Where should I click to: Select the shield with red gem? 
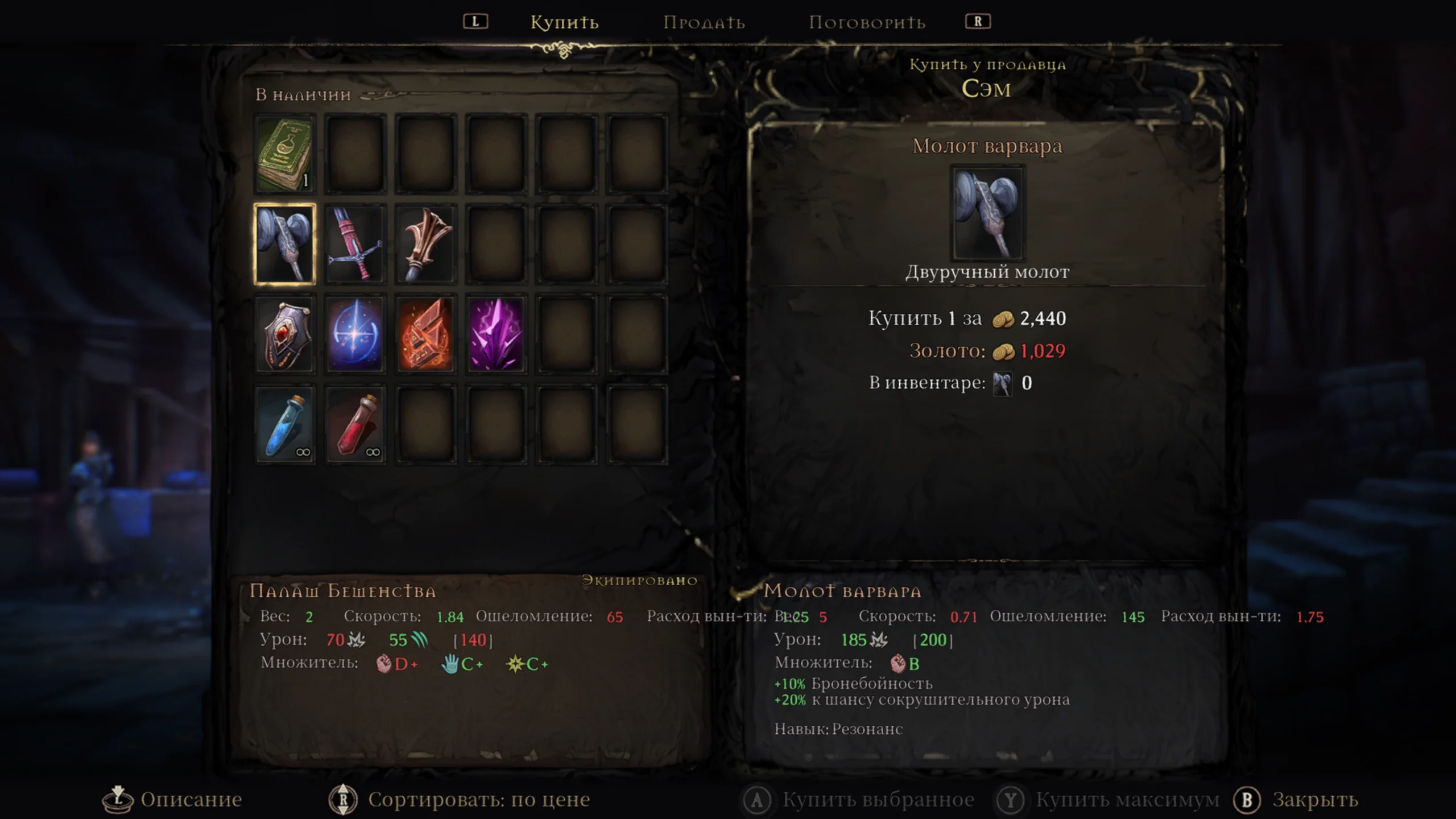coord(284,334)
